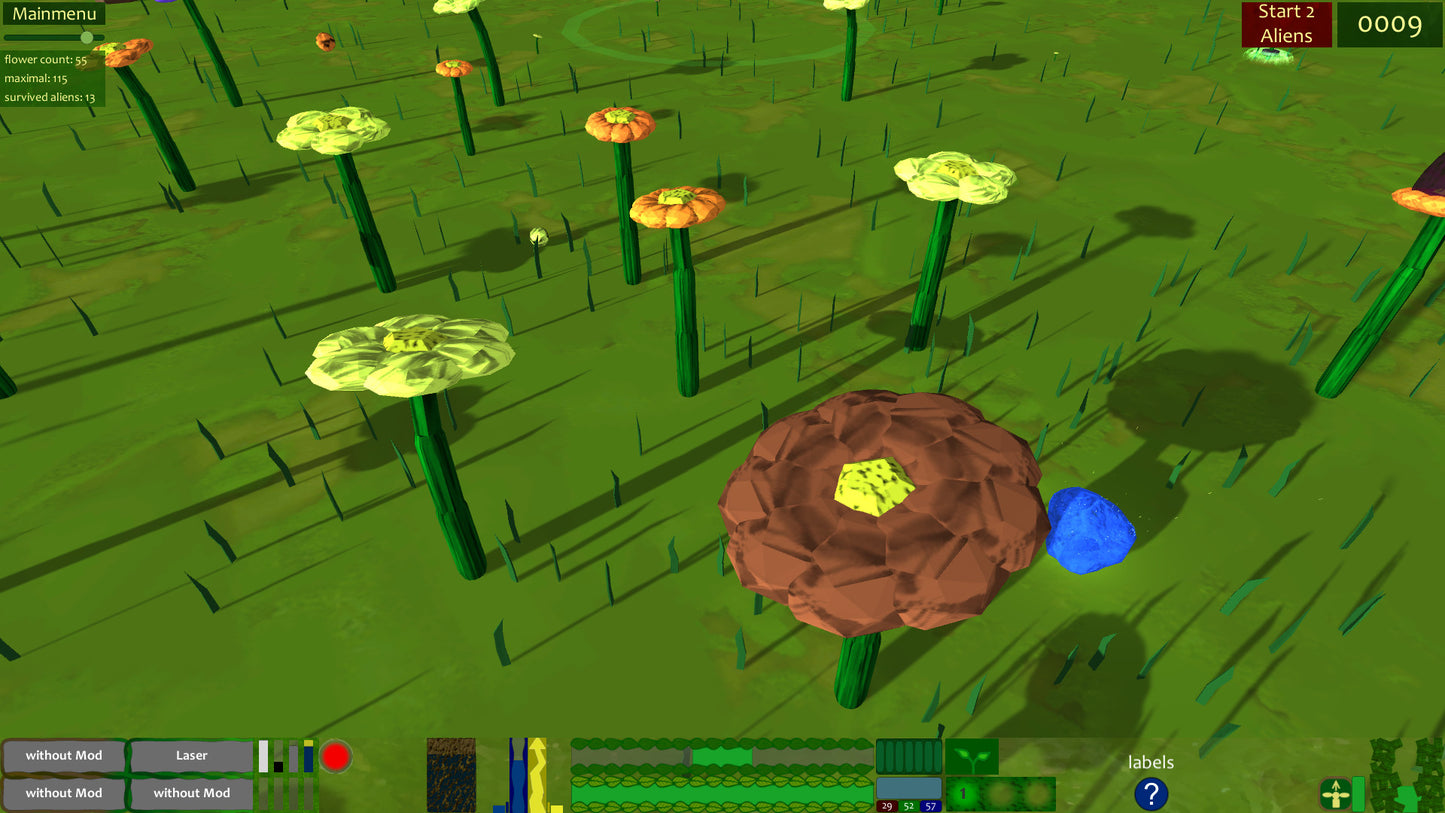Adjust the slider below Mainmenu
Image resolution: width=1445 pixels, height=813 pixels.
[87, 38]
